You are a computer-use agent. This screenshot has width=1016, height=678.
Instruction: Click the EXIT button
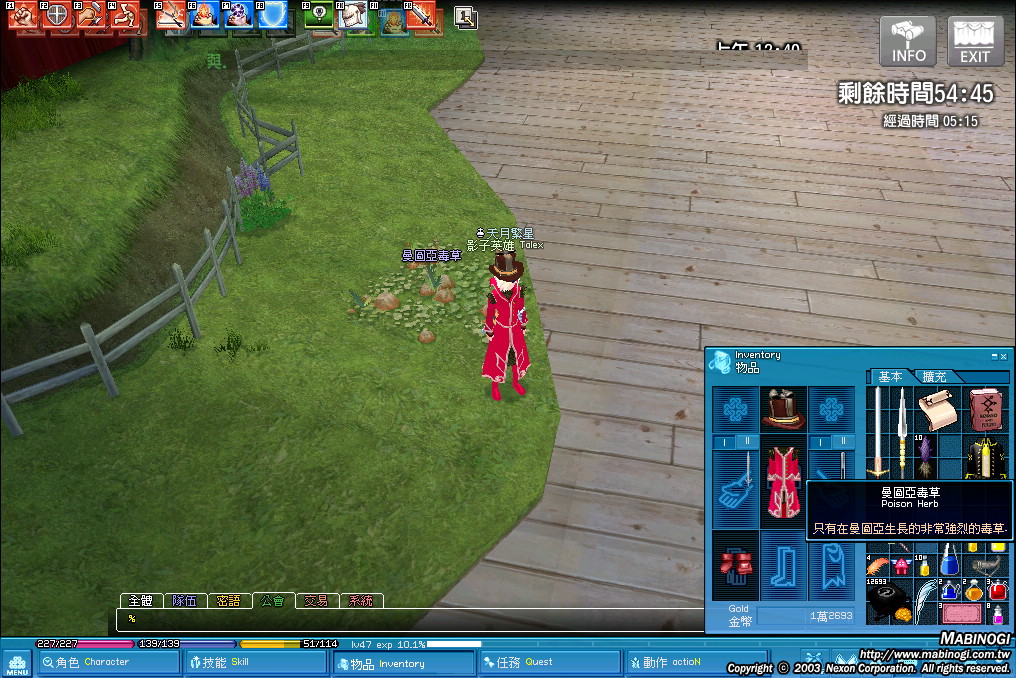(975, 41)
